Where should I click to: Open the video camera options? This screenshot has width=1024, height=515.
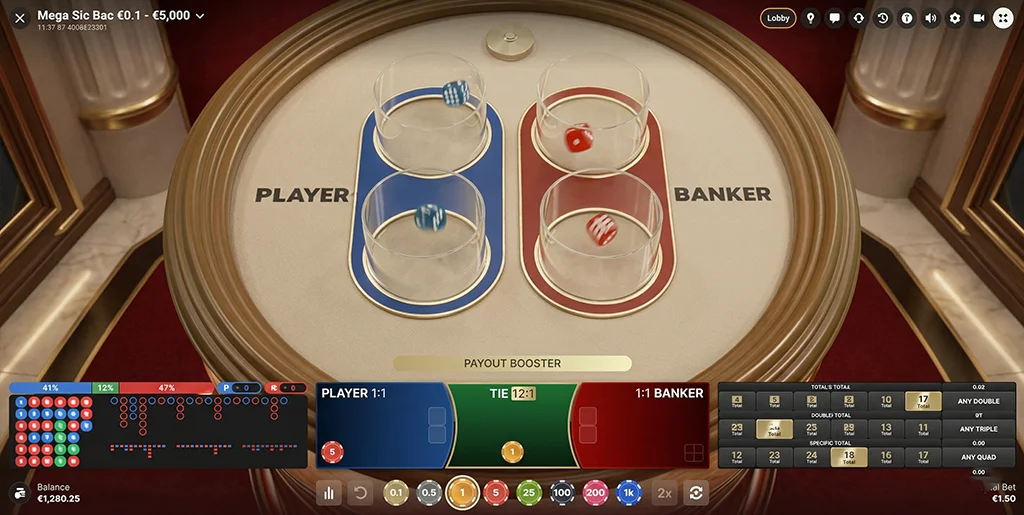[979, 18]
